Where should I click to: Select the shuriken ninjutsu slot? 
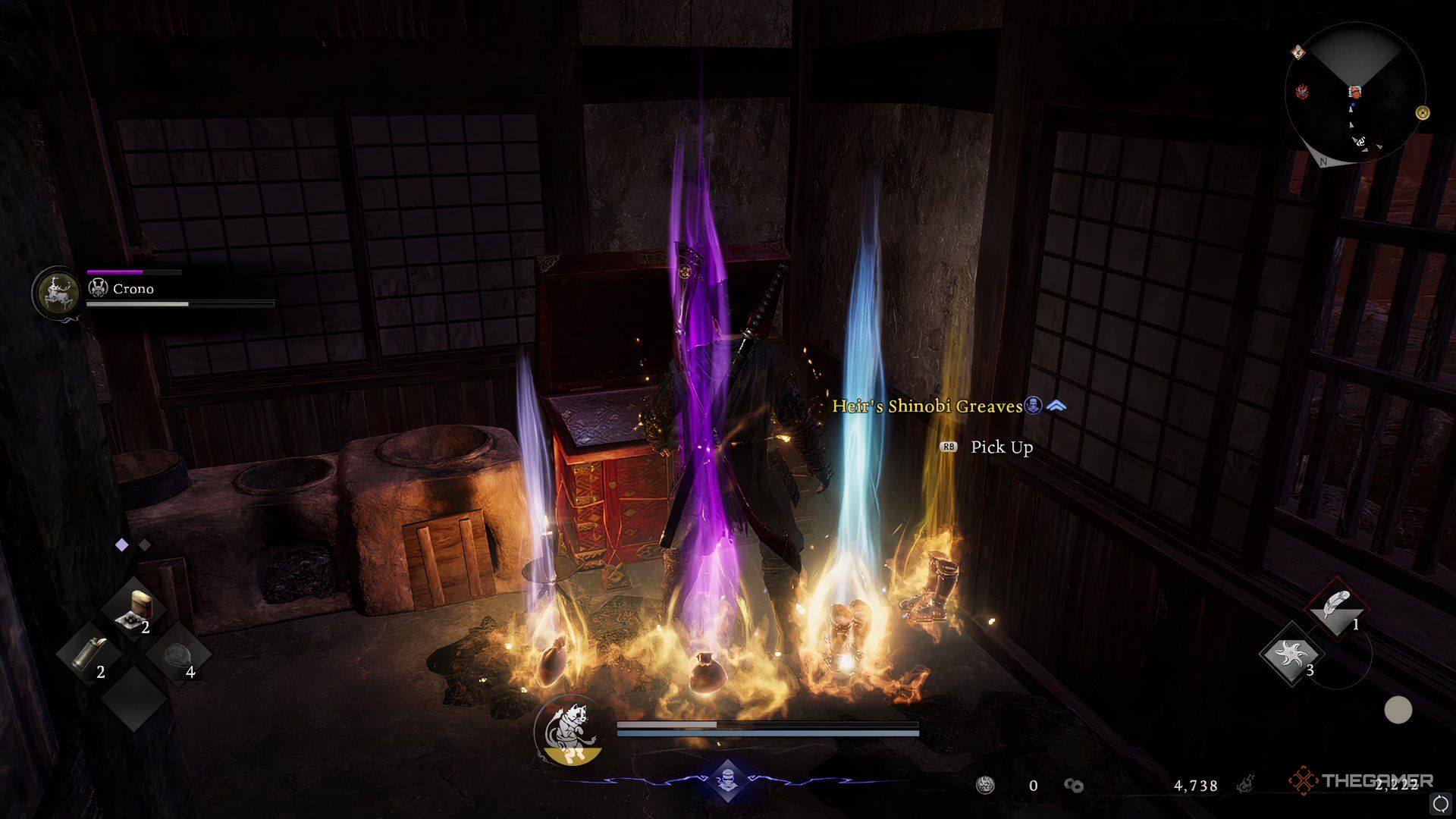[1290, 654]
